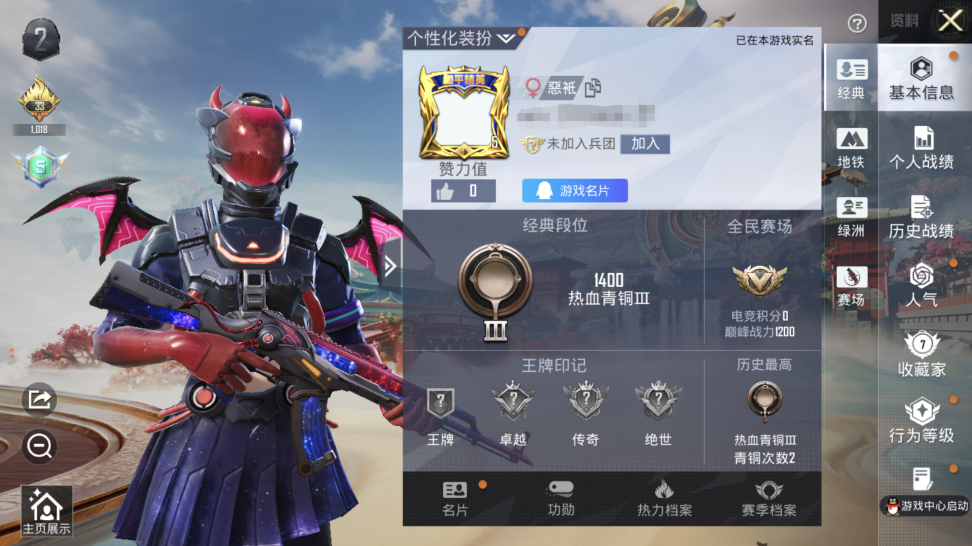Viewport: 972px width, 546px height.
Task: Select the 赛场 mode tab
Action: [x=851, y=286]
